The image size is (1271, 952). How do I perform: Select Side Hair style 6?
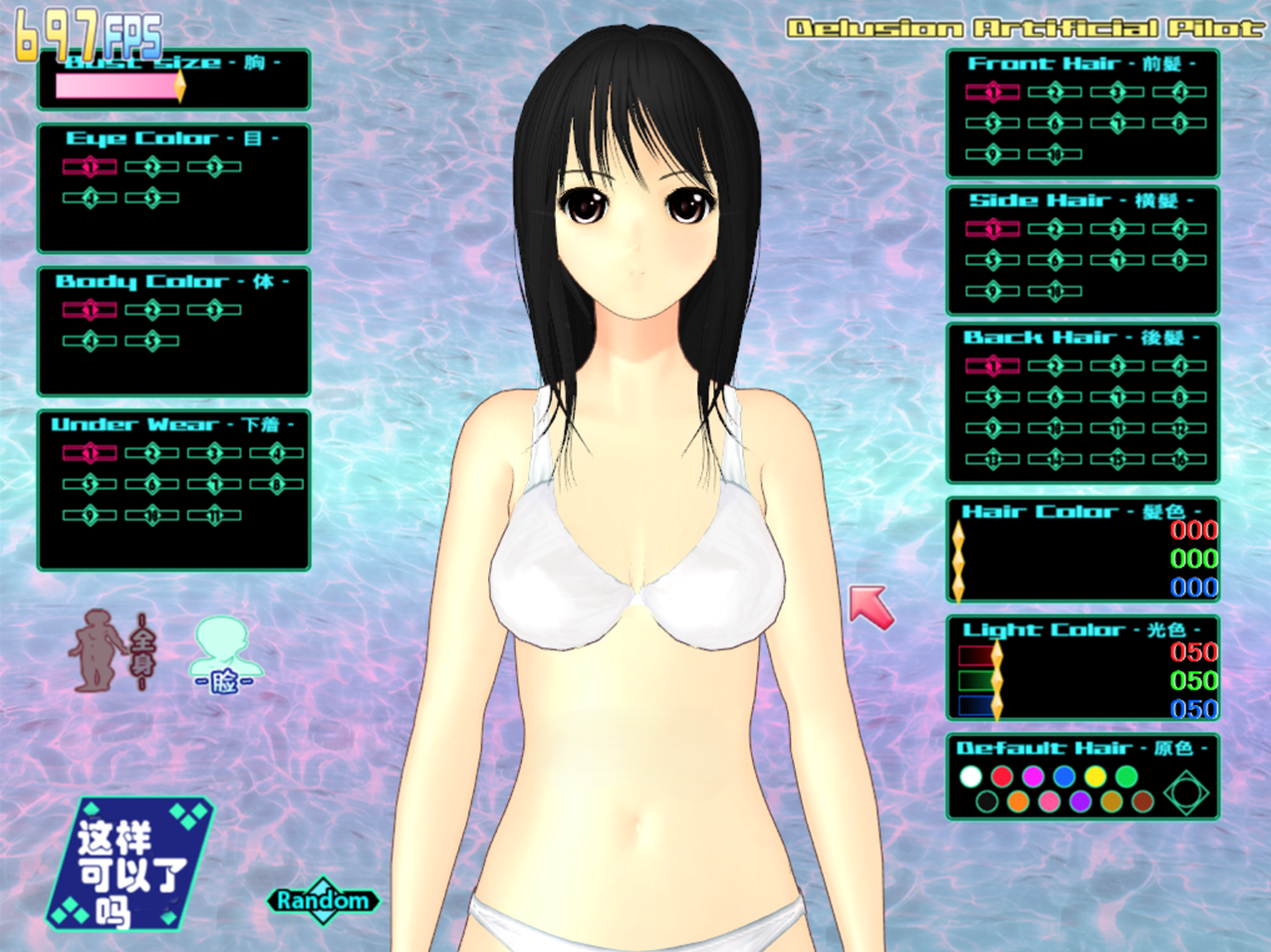click(x=1055, y=261)
